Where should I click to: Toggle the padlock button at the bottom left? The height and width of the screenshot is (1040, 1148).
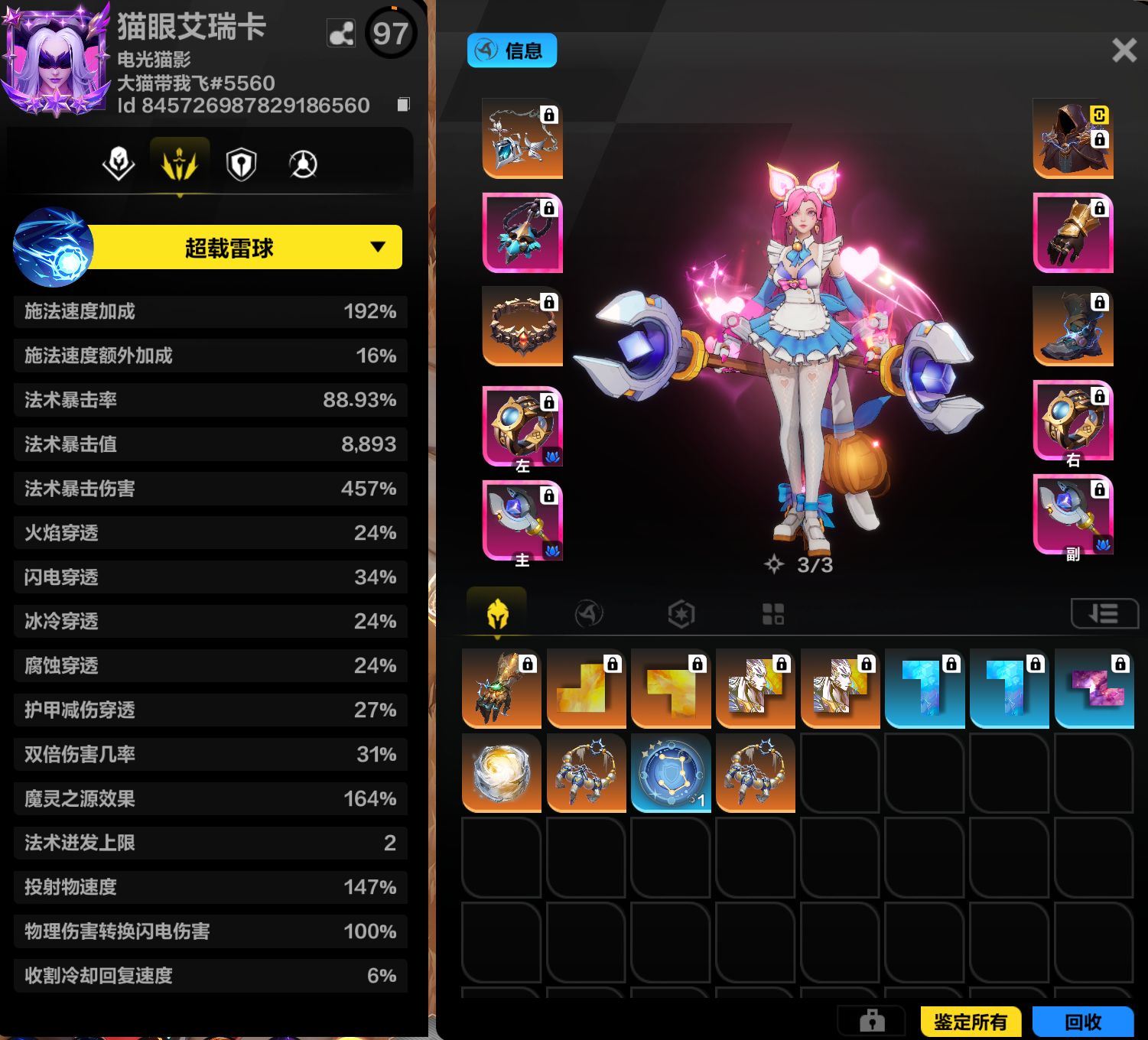click(873, 1022)
